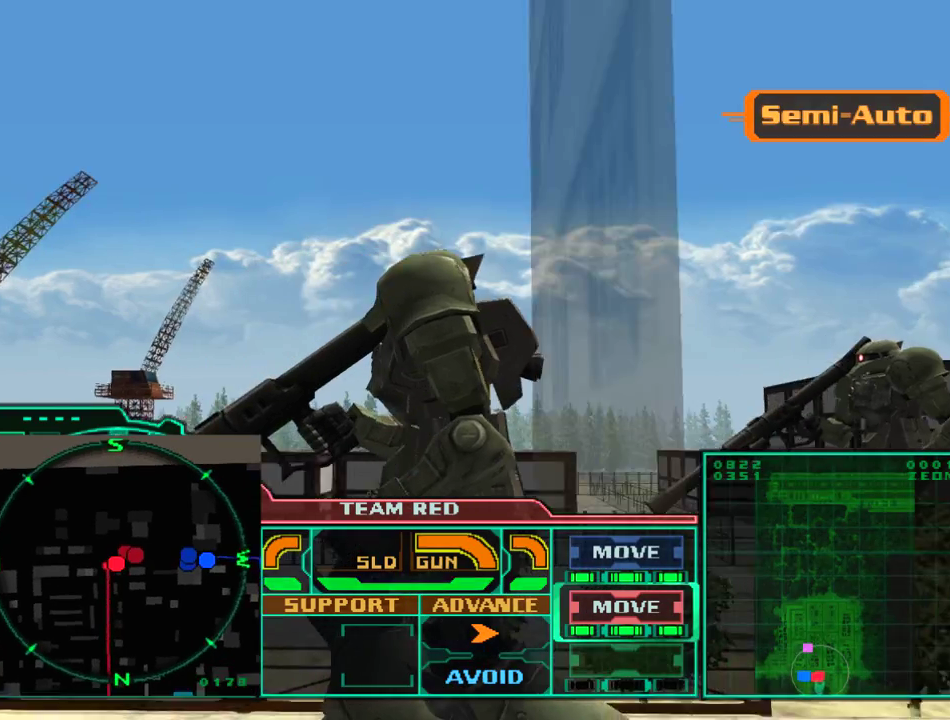Select the SLD shield indicator
950x720 pixels.
[x=376, y=562]
